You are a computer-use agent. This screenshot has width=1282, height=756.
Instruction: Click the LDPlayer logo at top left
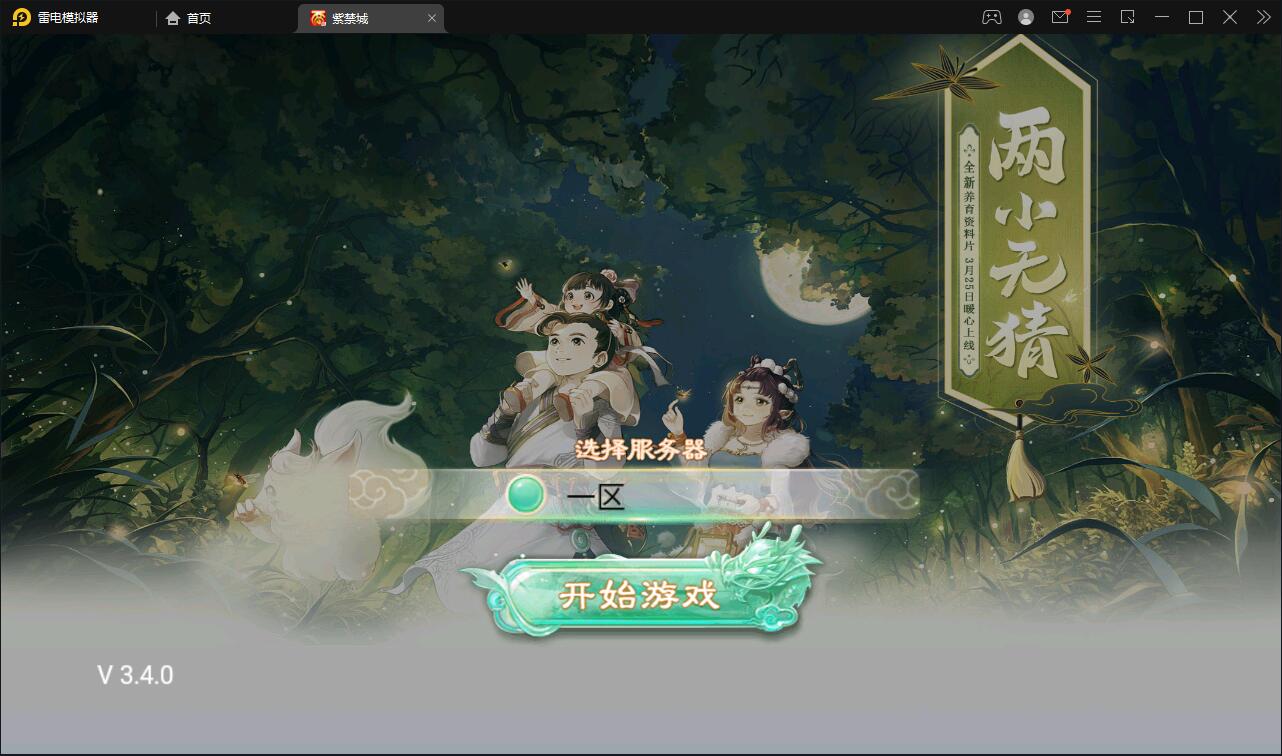tap(22, 17)
